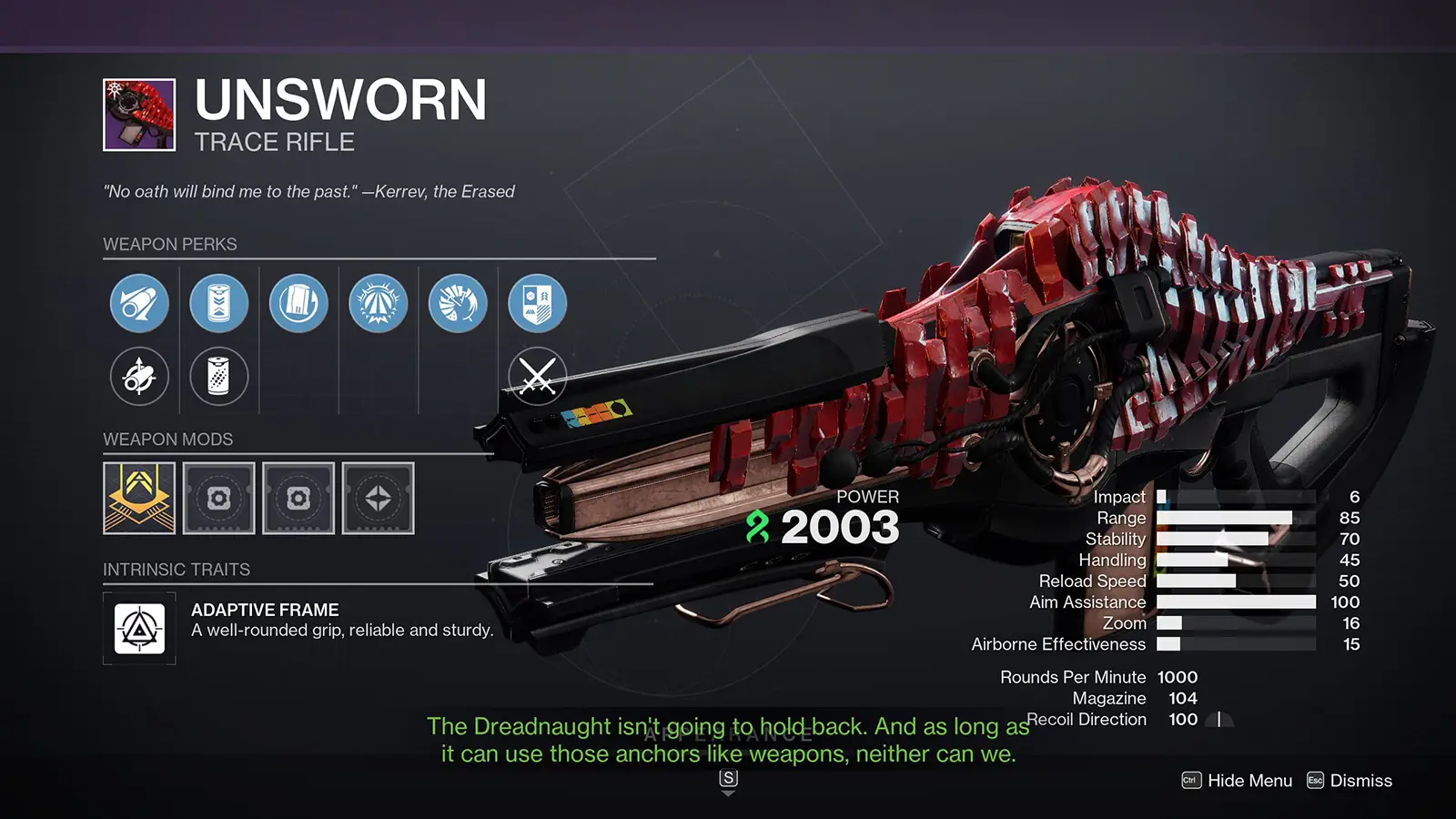Screen dimensions: 1456x819
Task: Dismiss the weapon details screen
Action: pos(1350,781)
